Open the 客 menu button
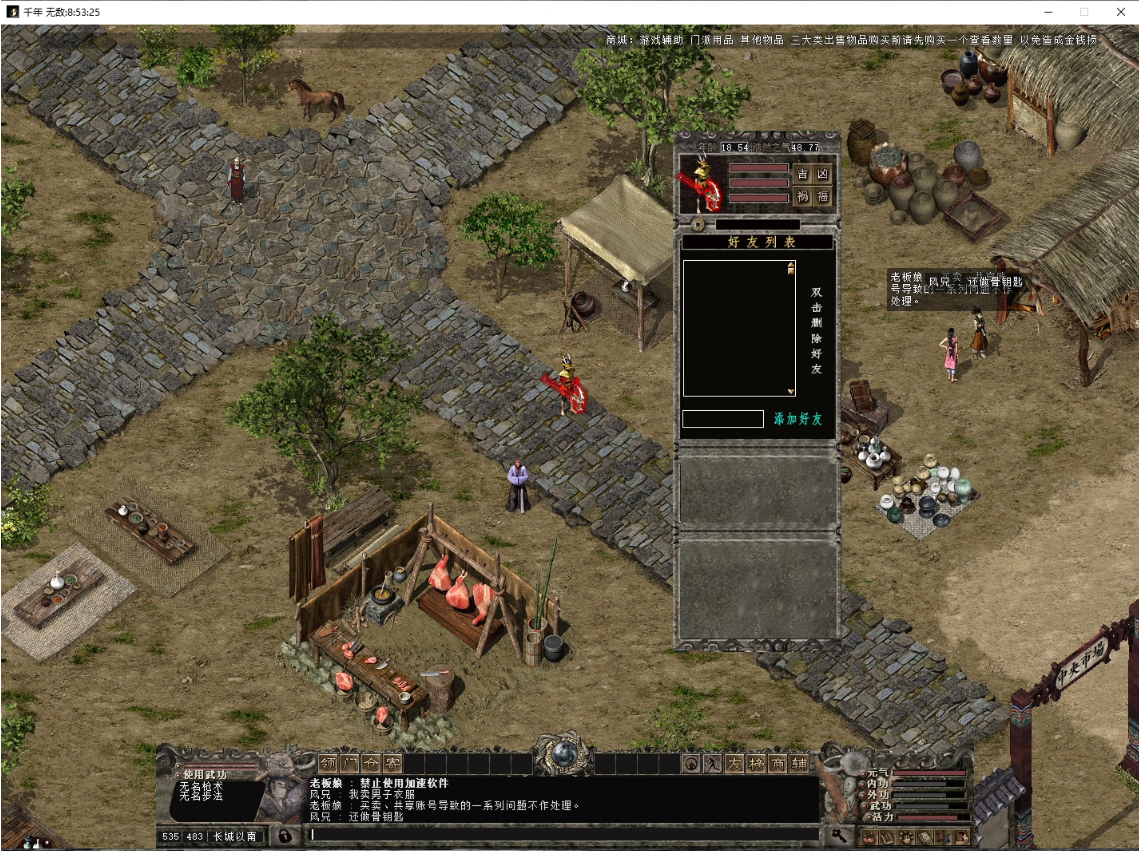 [x=392, y=763]
